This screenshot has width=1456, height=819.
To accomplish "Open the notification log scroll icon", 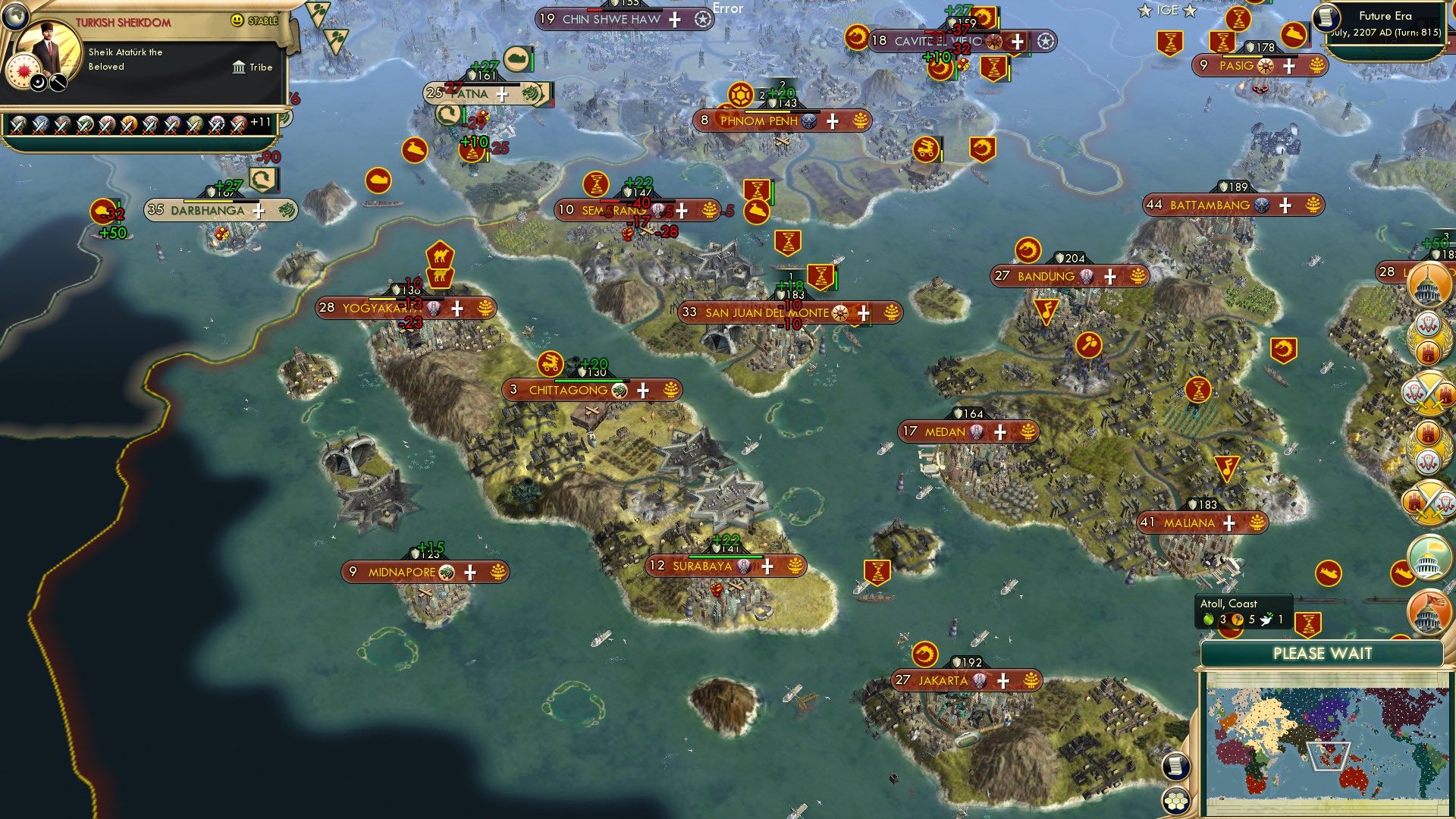I will click(x=1175, y=765).
